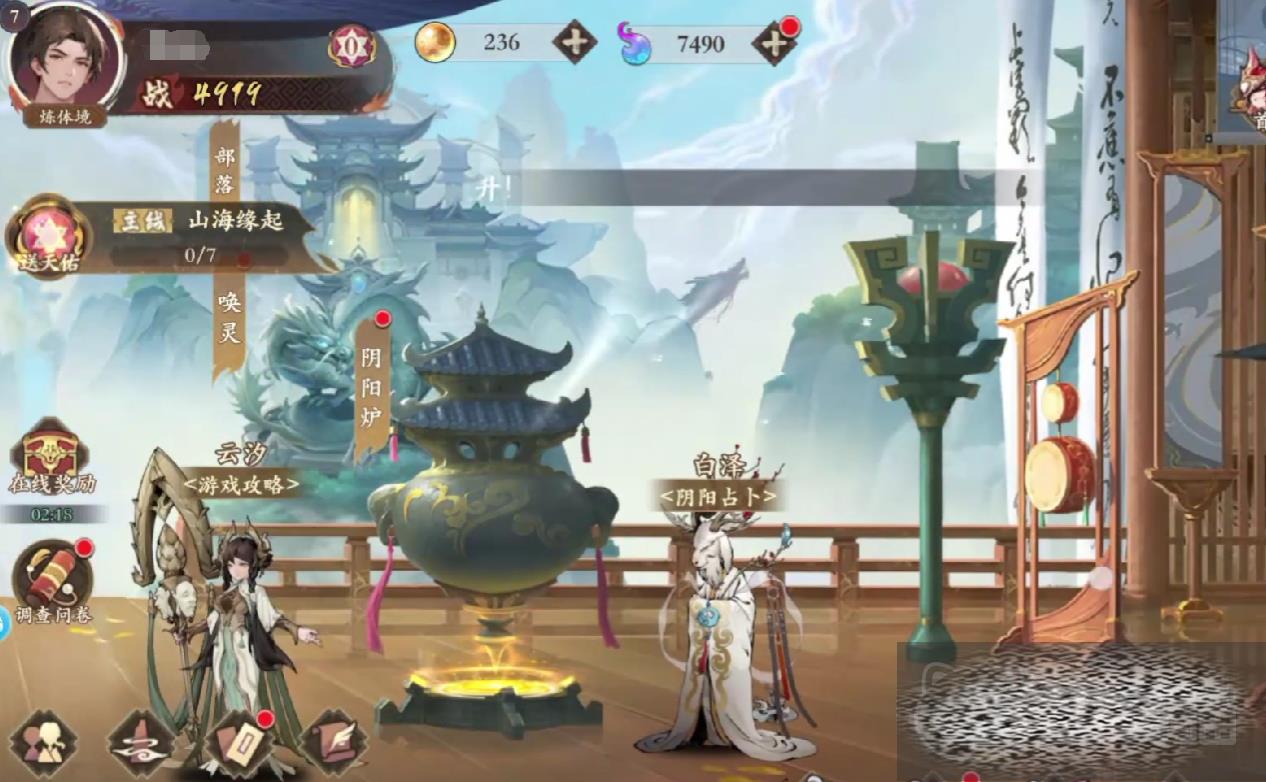Open the cards menu icon
The image size is (1266, 782).
click(x=236, y=745)
